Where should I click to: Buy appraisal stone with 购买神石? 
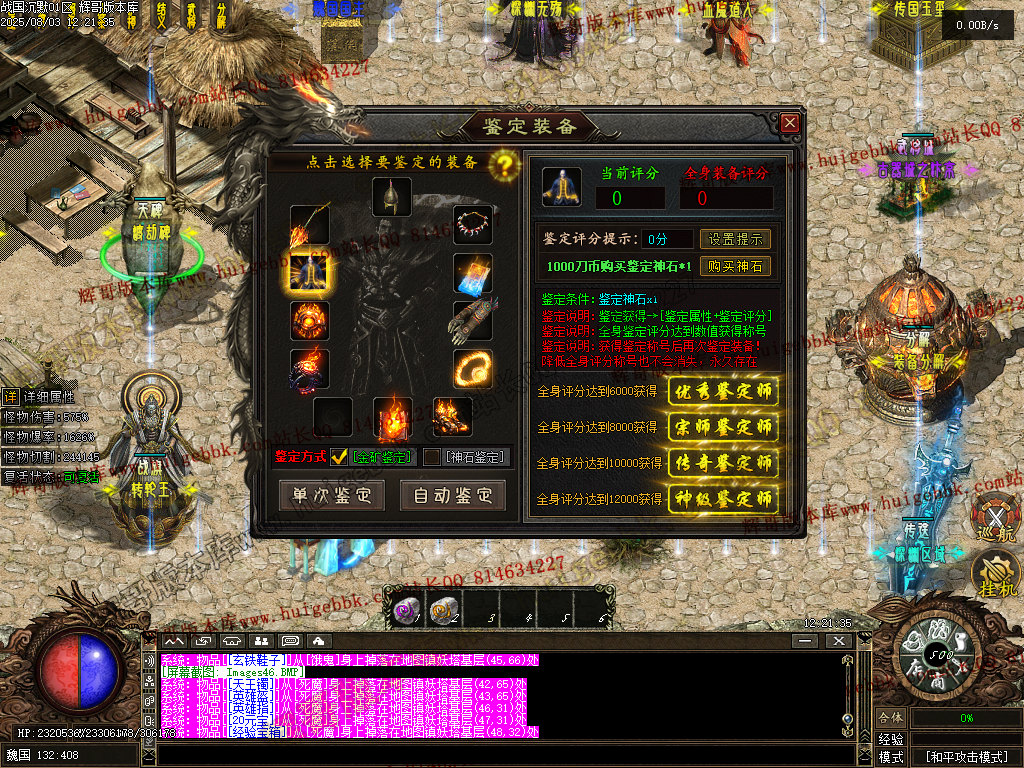735,267
